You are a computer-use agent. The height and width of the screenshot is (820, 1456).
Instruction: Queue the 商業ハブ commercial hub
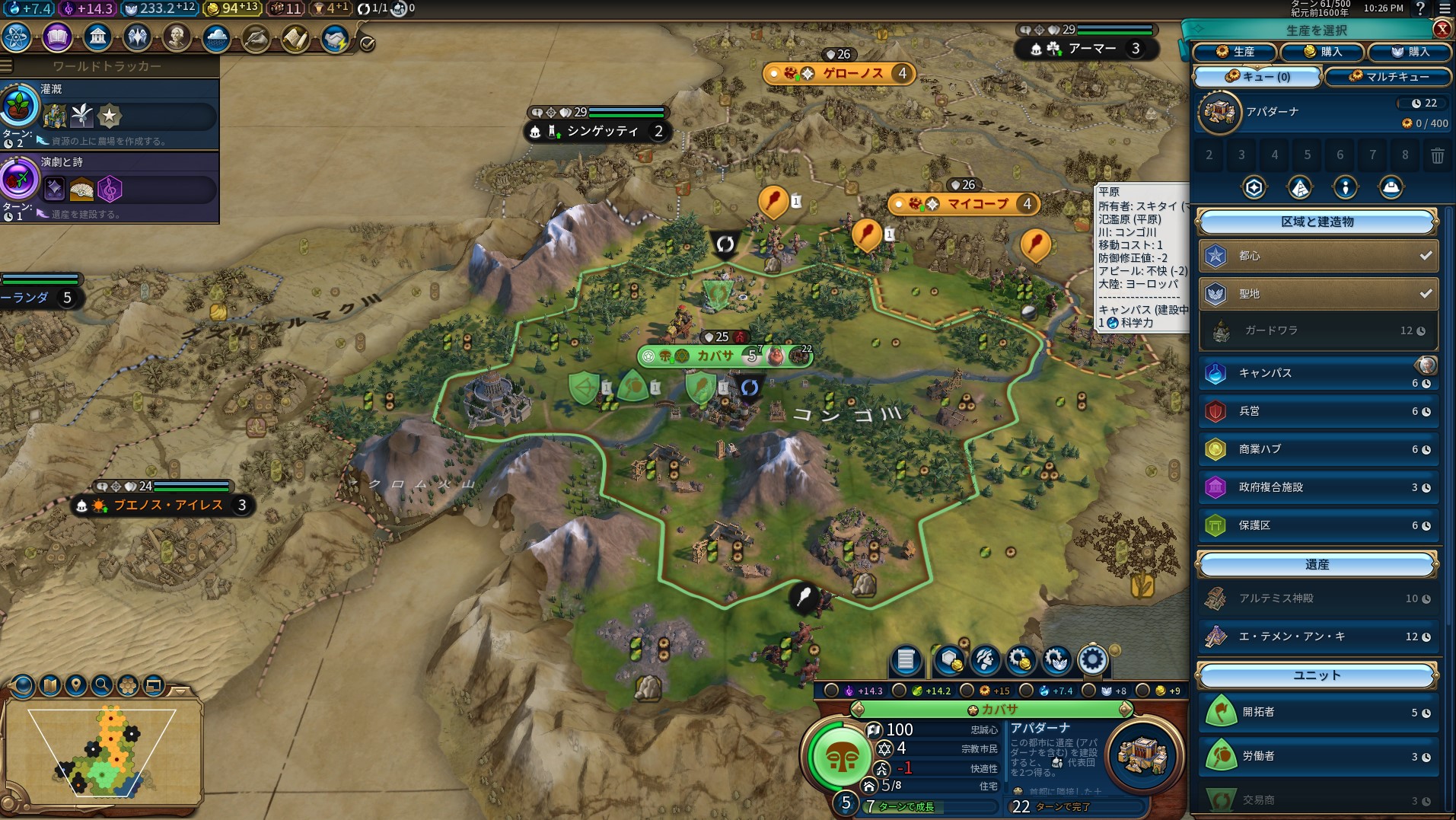point(1317,449)
